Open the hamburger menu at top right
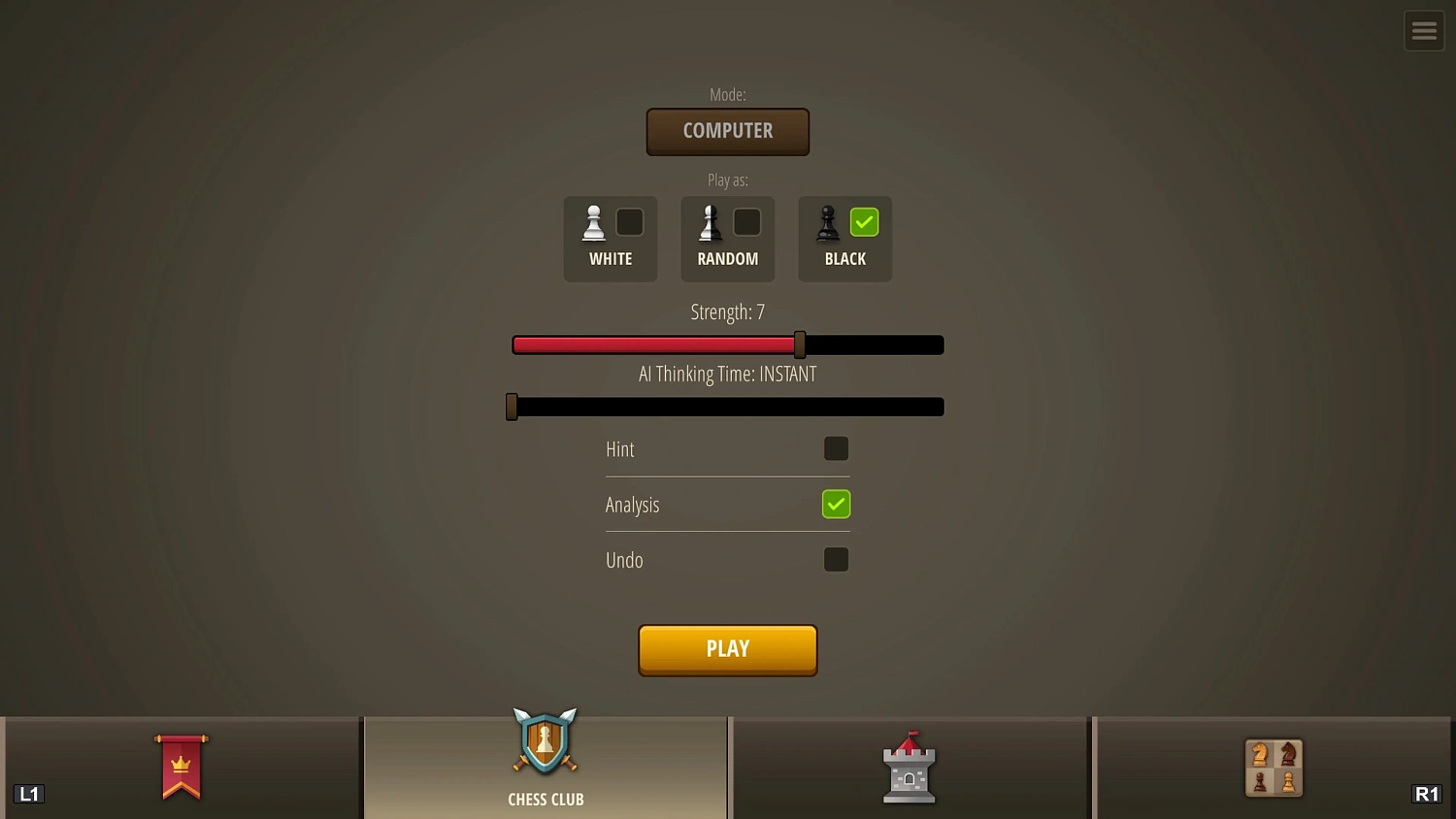The image size is (1456, 819). point(1424,30)
